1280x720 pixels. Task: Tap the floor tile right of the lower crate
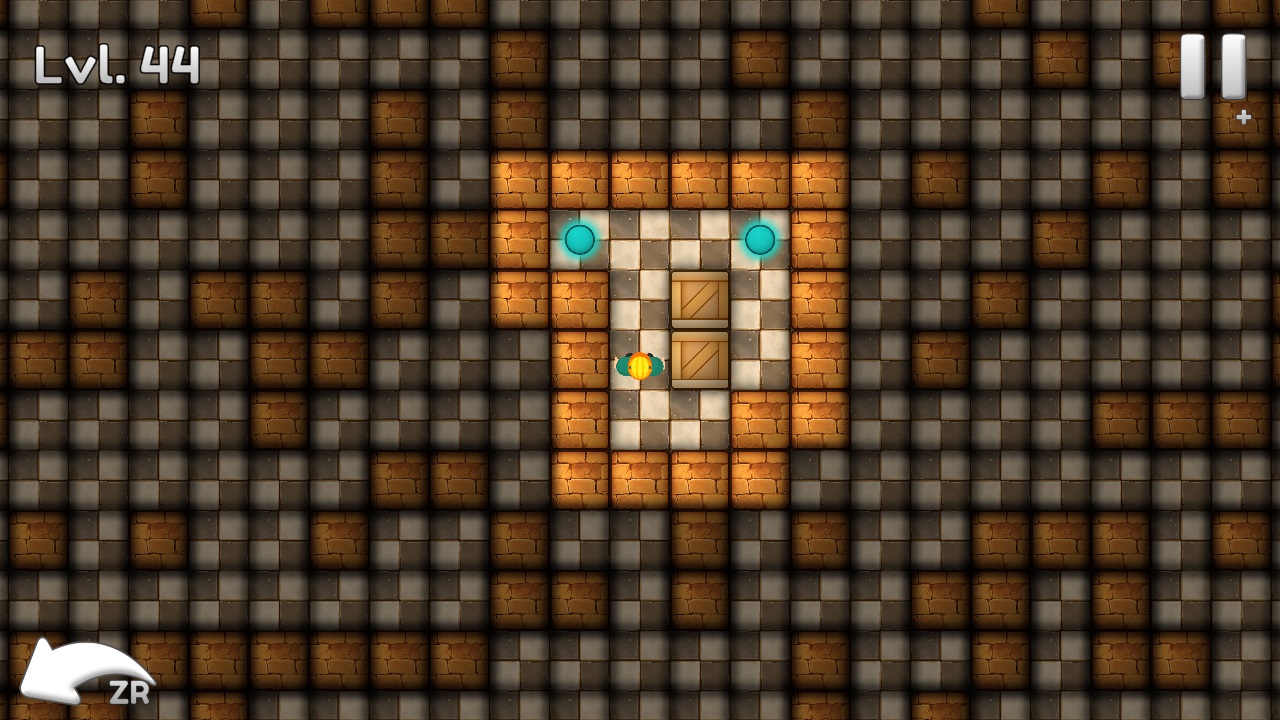coord(762,360)
